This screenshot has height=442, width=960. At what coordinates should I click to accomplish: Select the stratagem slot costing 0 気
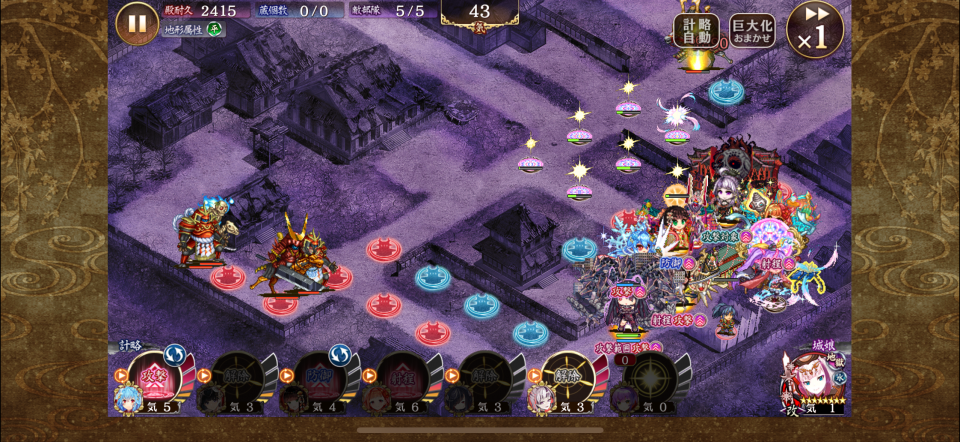651,379
